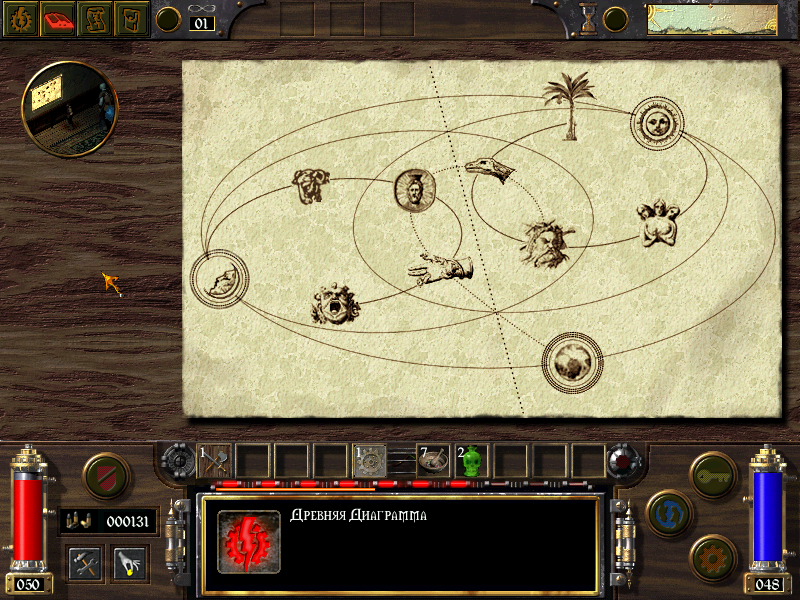Open the character sheet gear icon
Screen dimensions: 800x600
[20, 19]
